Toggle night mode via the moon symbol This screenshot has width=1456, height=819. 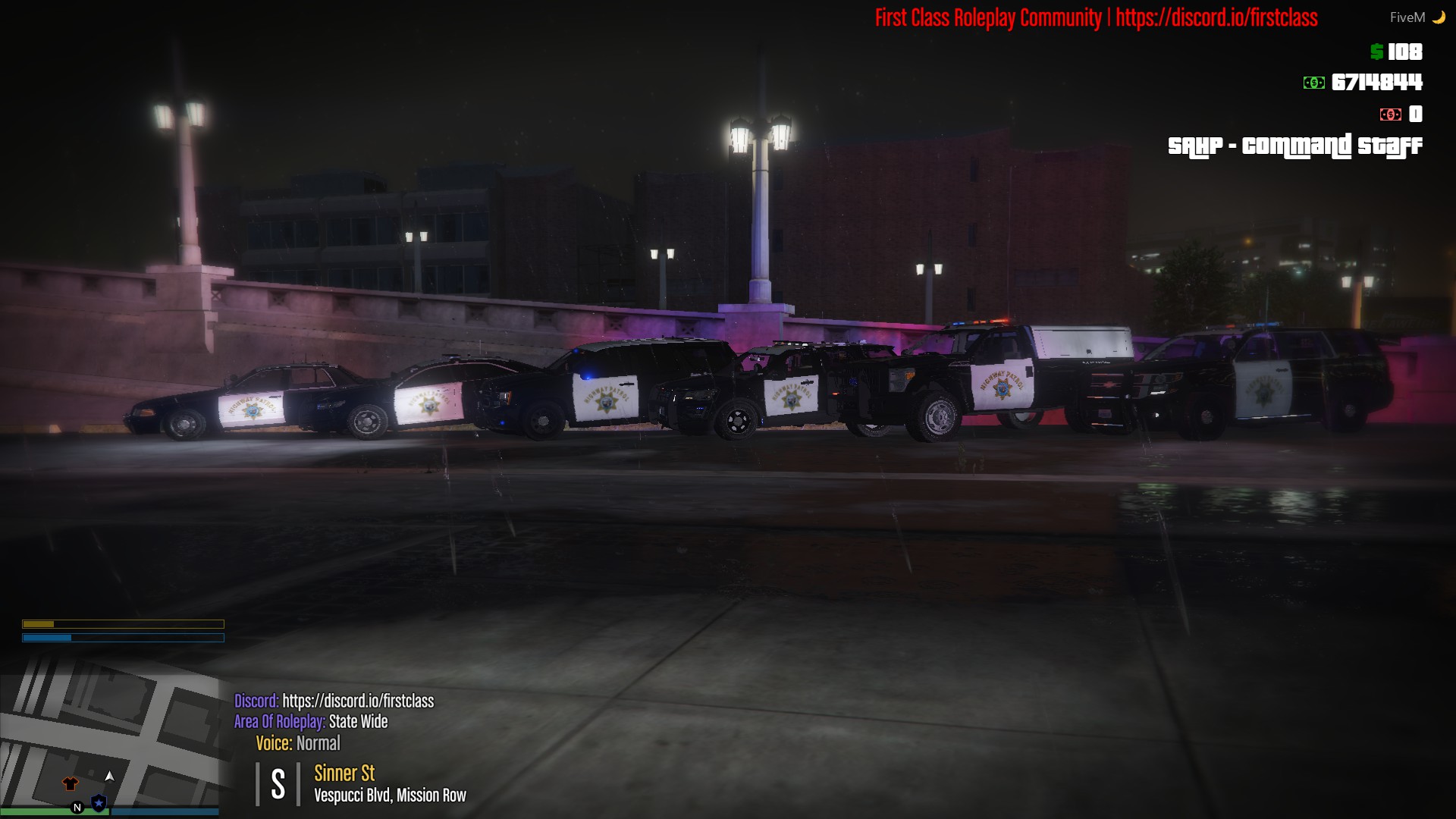pos(1439,17)
